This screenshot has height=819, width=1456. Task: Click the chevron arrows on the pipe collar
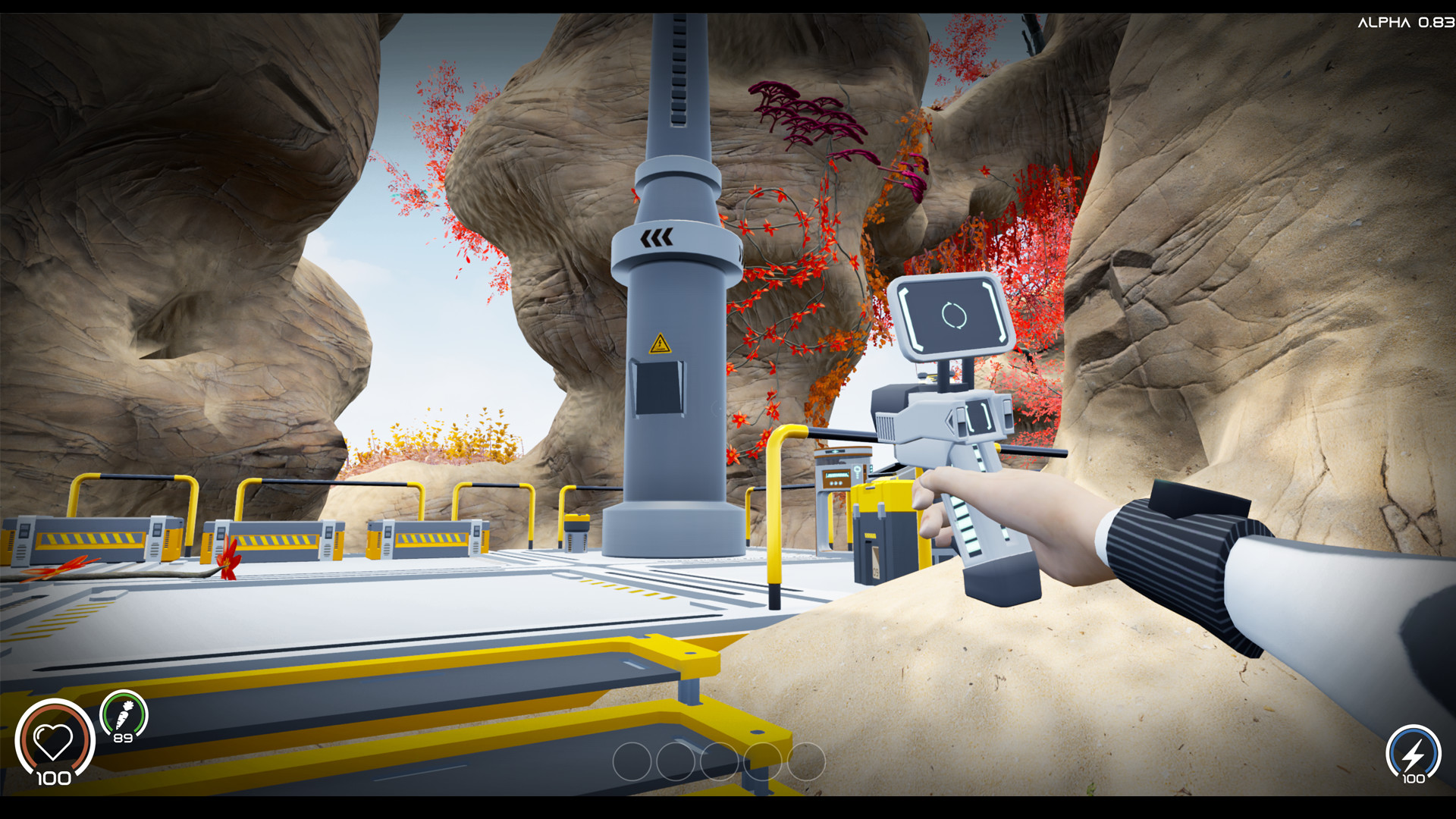coord(657,238)
